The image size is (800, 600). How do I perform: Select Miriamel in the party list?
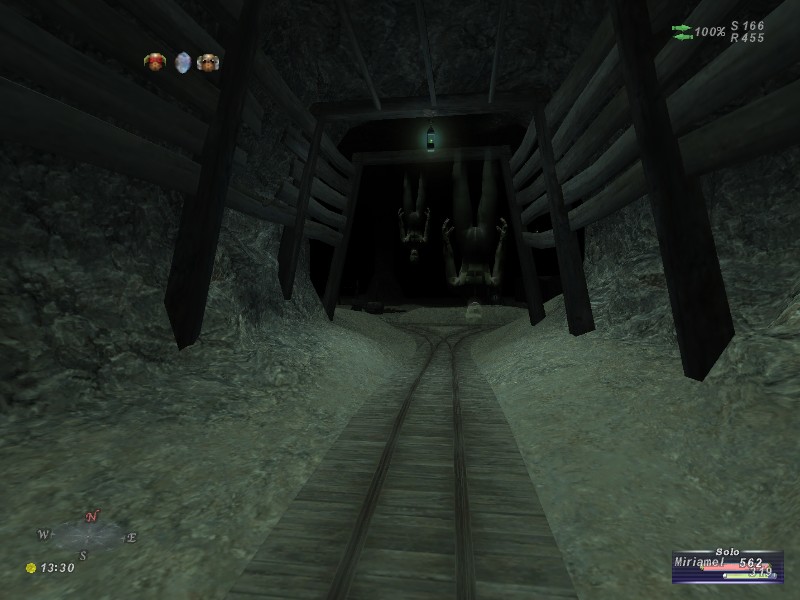pos(706,564)
